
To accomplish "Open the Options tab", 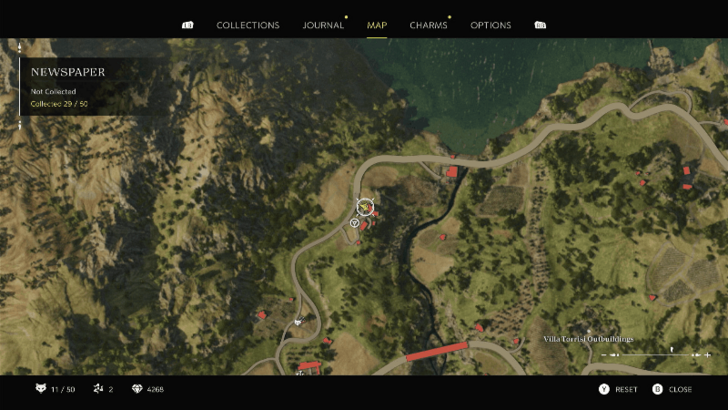I will click(x=490, y=25).
